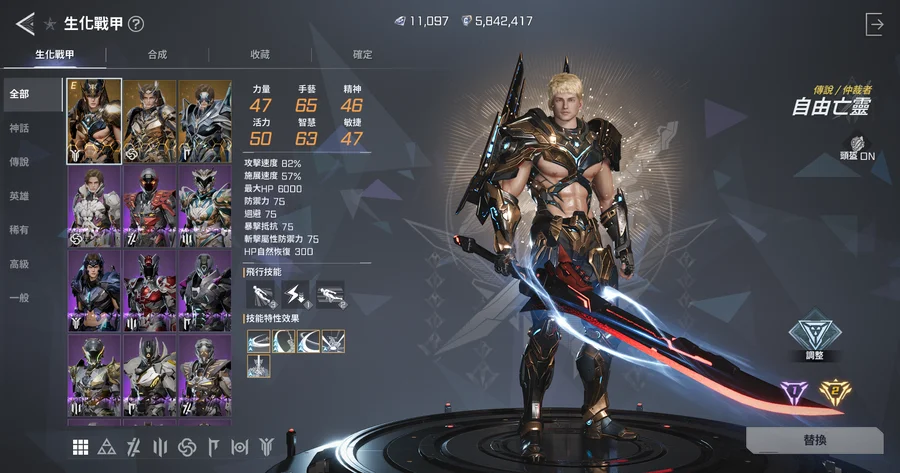This screenshot has width=900, height=473.
Task: Go back with the top-left arrow
Action: (x=25, y=23)
